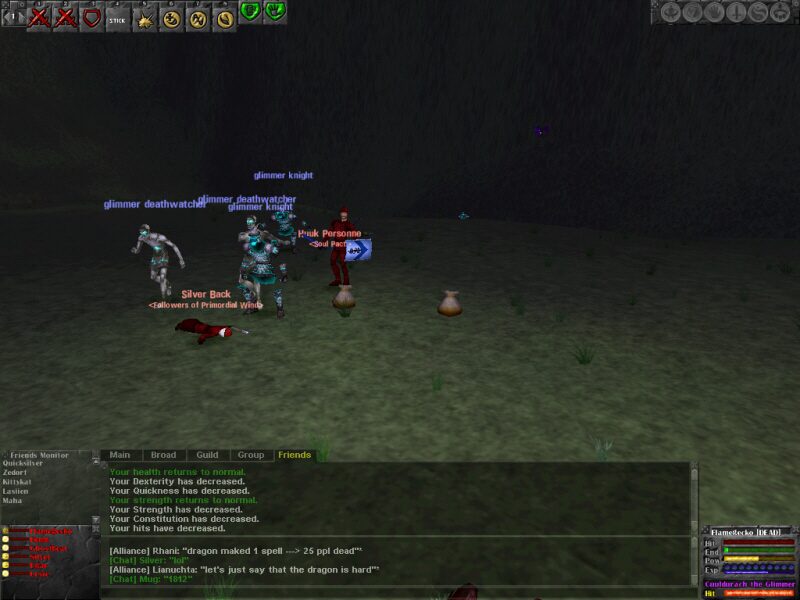Show the Group chat tab

pos(251,455)
